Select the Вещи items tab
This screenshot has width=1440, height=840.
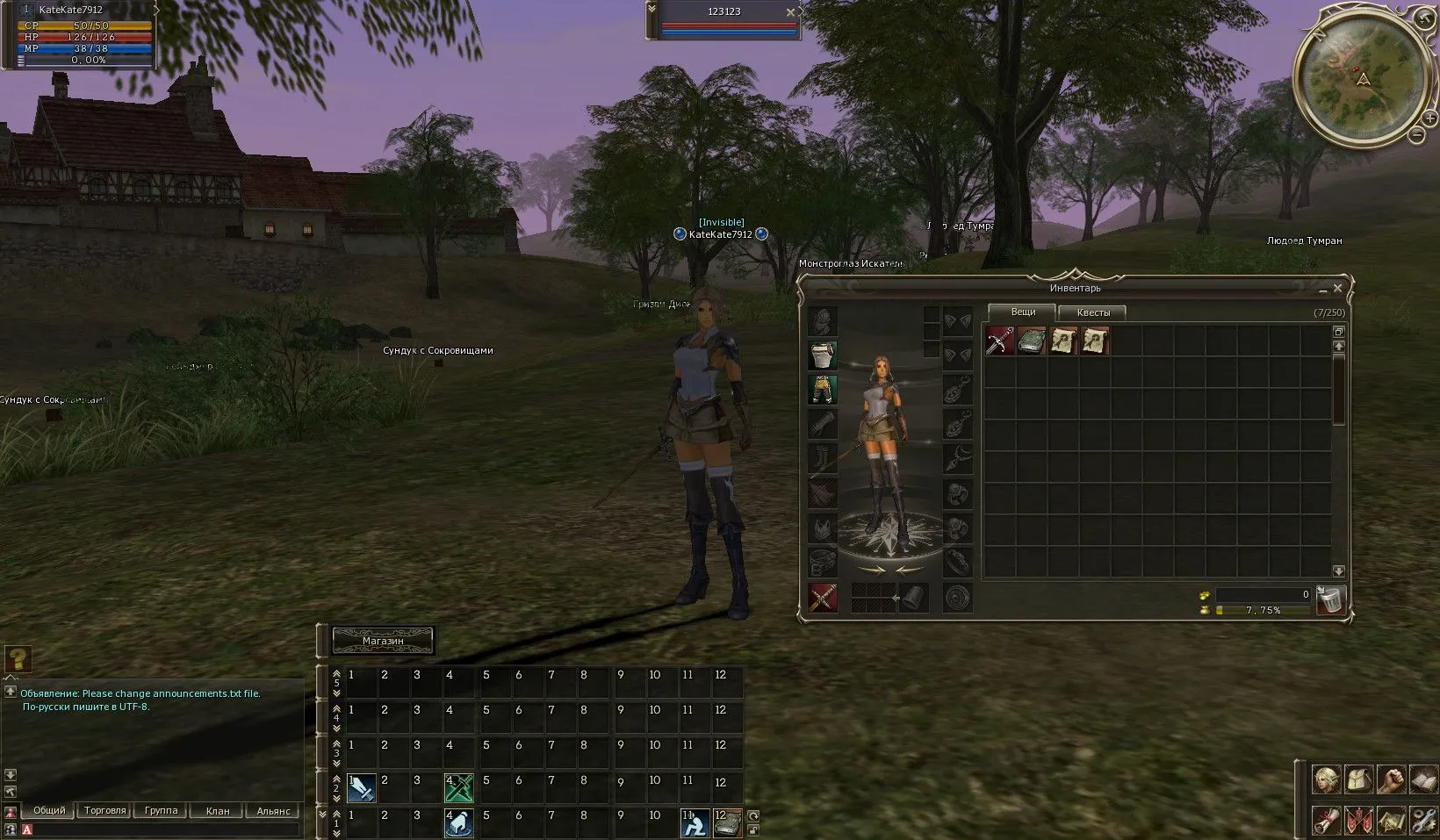click(1023, 312)
